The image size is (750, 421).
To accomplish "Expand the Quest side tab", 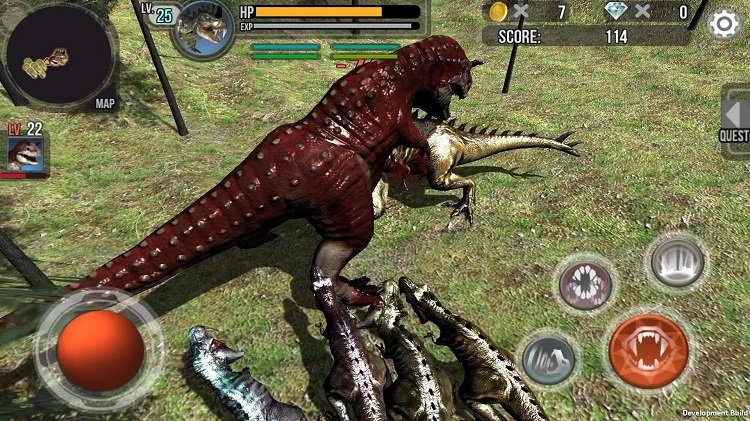I will tap(735, 118).
